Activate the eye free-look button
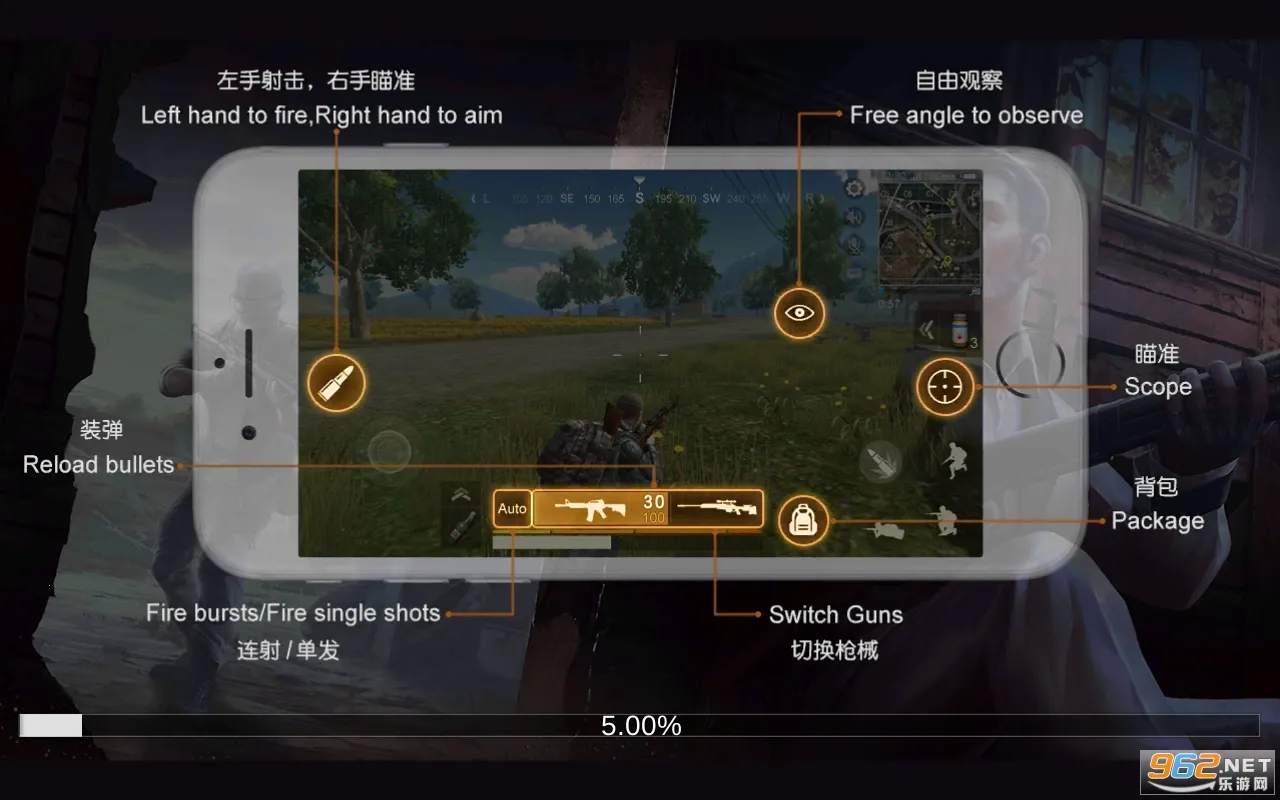The height and width of the screenshot is (800, 1280). pyautogui.click(x=799, y=312)
